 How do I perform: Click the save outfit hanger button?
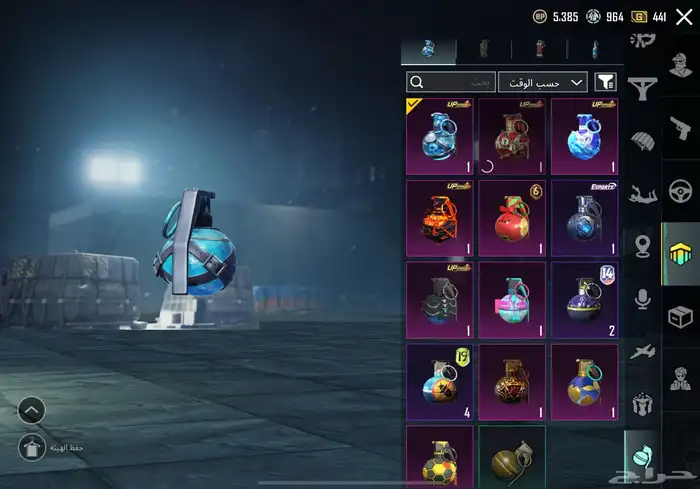[x=31, y=449]
